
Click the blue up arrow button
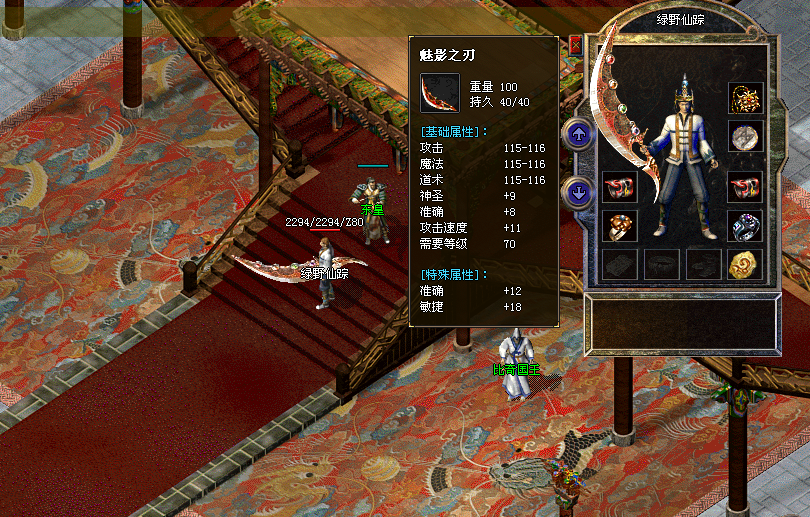click(579, 133)
